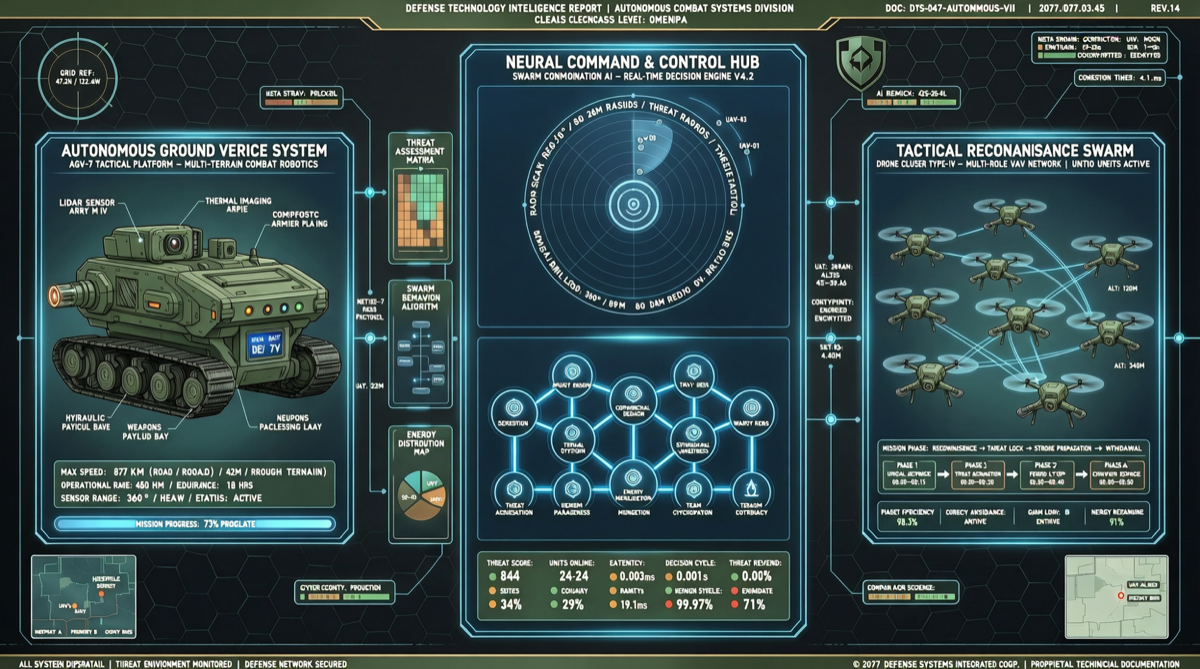Viewport: 1200px width, 669px height.
Task: Click the Mission Progress bar
Action: tap(194, 523)
